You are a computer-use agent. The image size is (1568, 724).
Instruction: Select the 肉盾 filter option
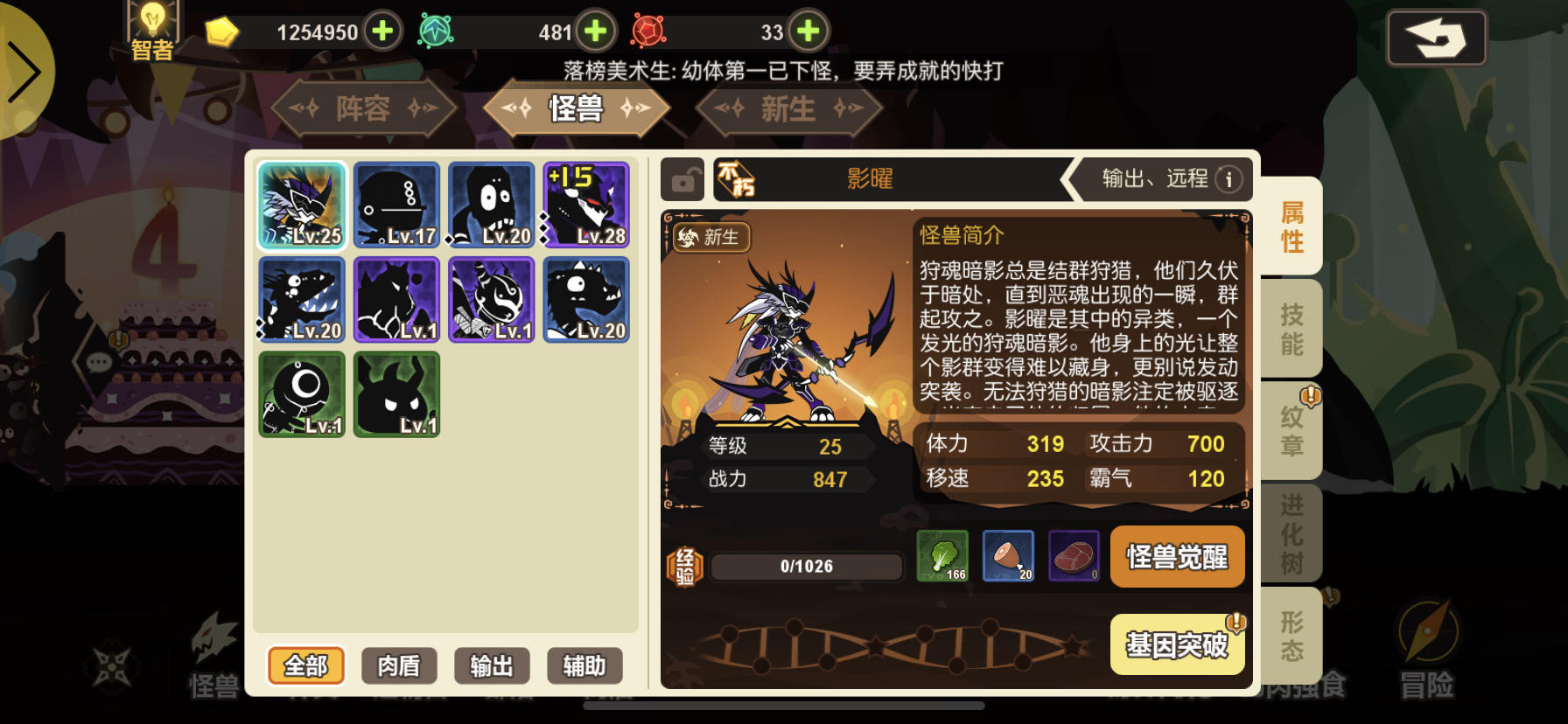point(400,665)
